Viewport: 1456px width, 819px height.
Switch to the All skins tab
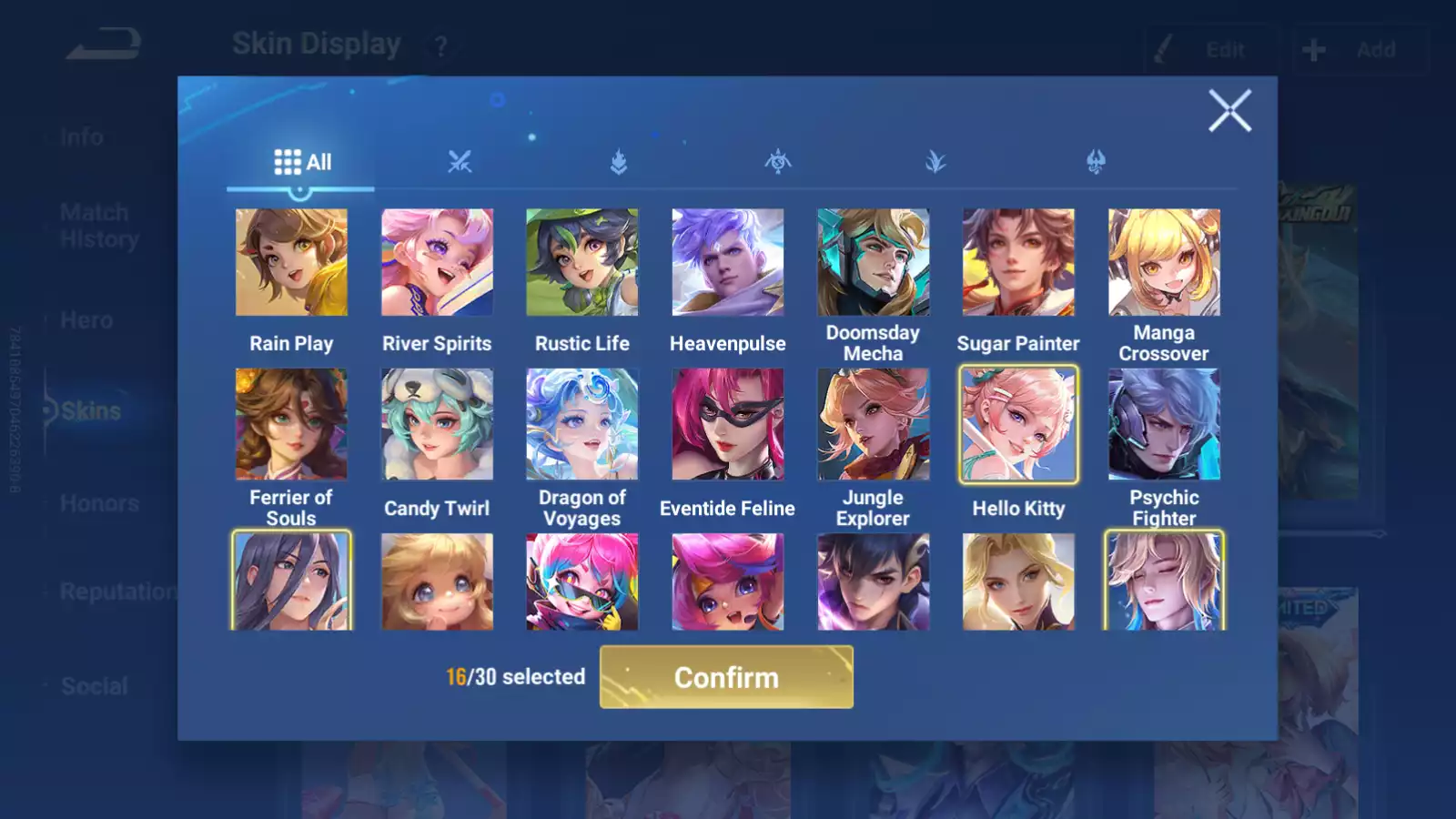click(x=302, y=163)
